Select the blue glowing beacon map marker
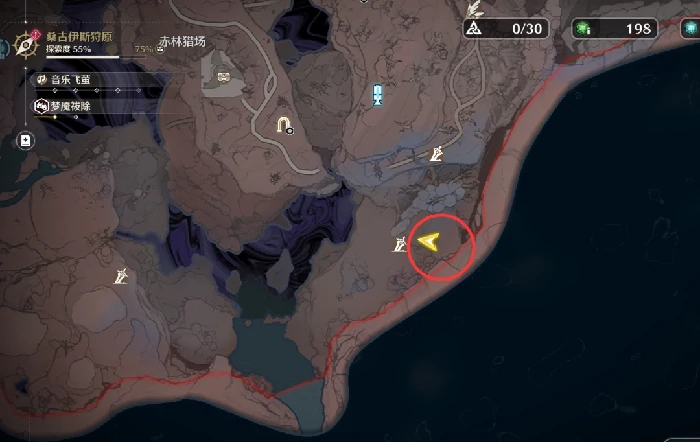 coord(377,95)
